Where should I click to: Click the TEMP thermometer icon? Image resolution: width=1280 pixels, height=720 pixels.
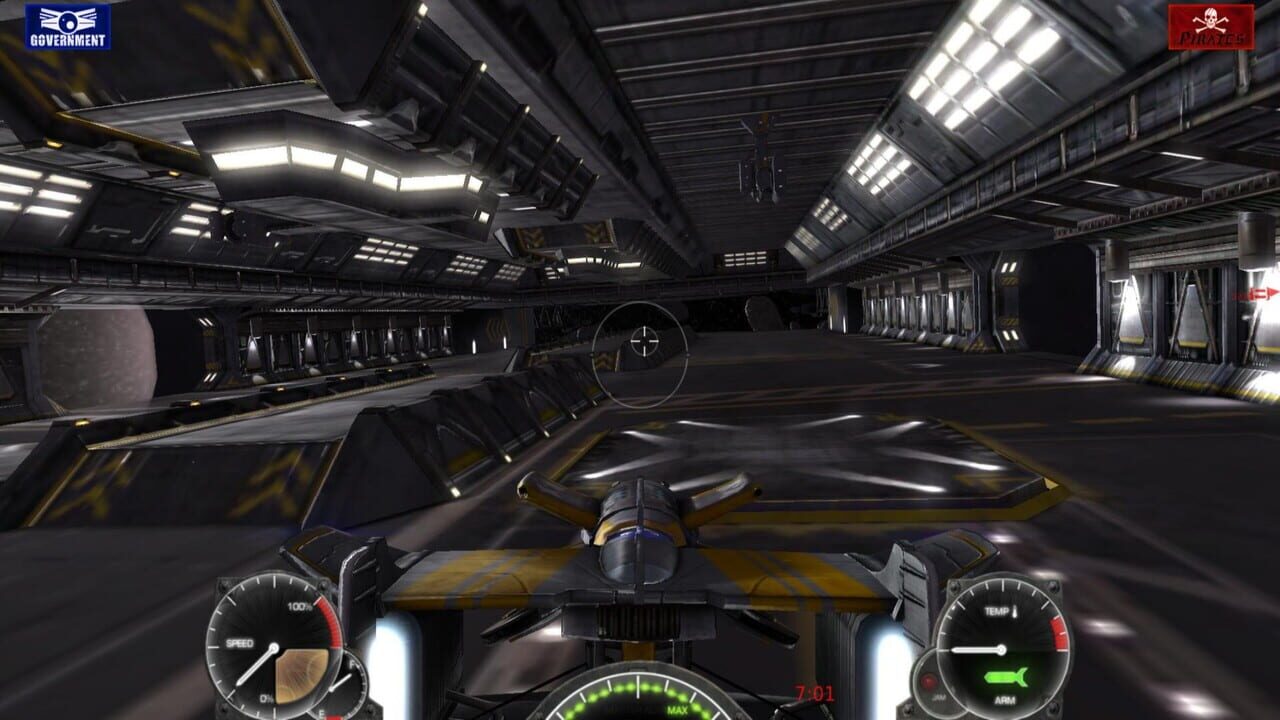click(x=1015, y=611)
